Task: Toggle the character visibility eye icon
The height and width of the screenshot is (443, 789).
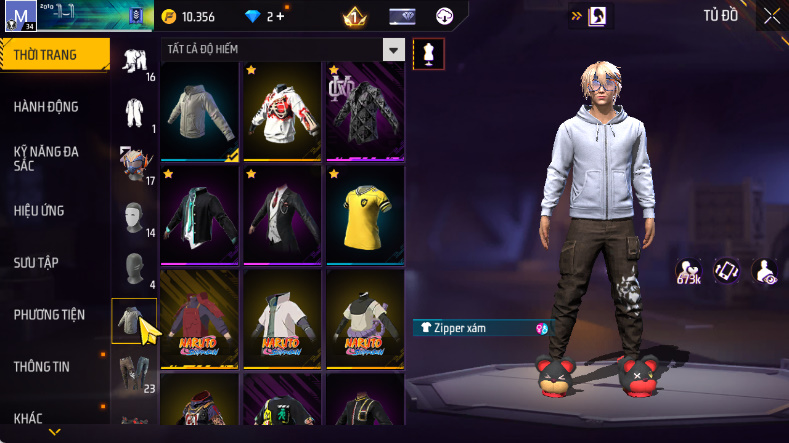Action: pos(765,271)
